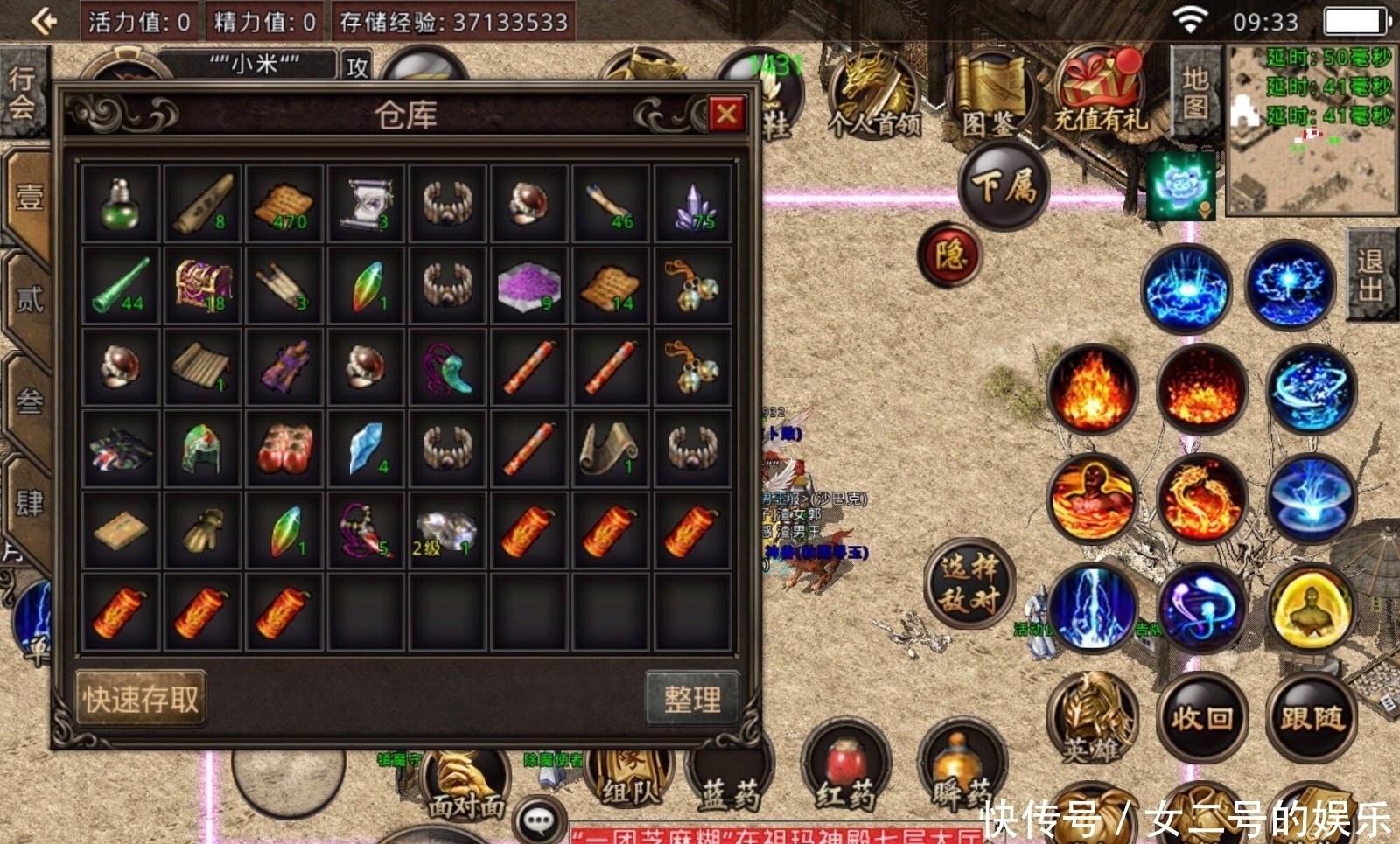Open the 行会 guild tab

point(23,92)
